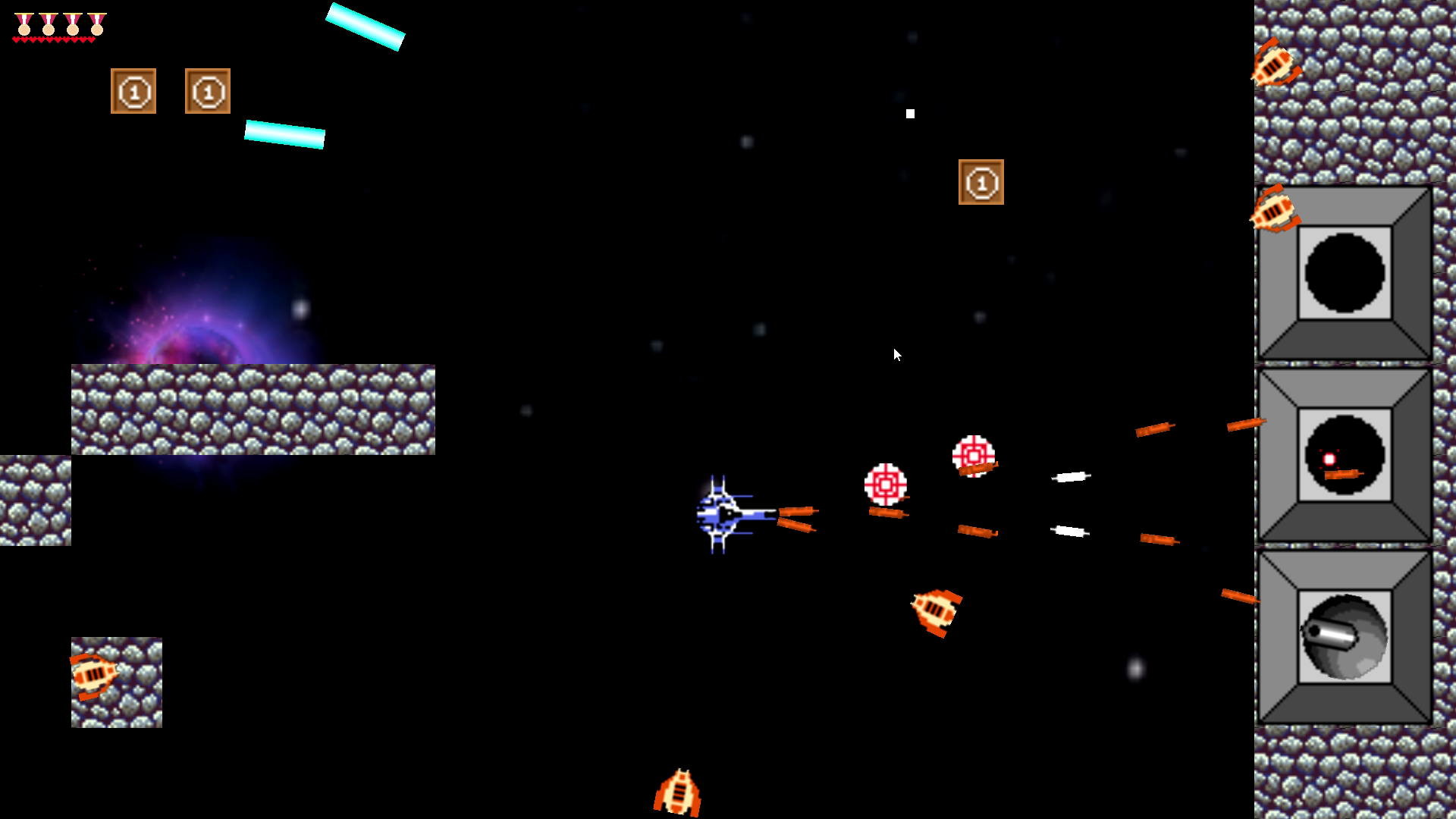Click the second '1' coin block near top-left

point(206,93)
